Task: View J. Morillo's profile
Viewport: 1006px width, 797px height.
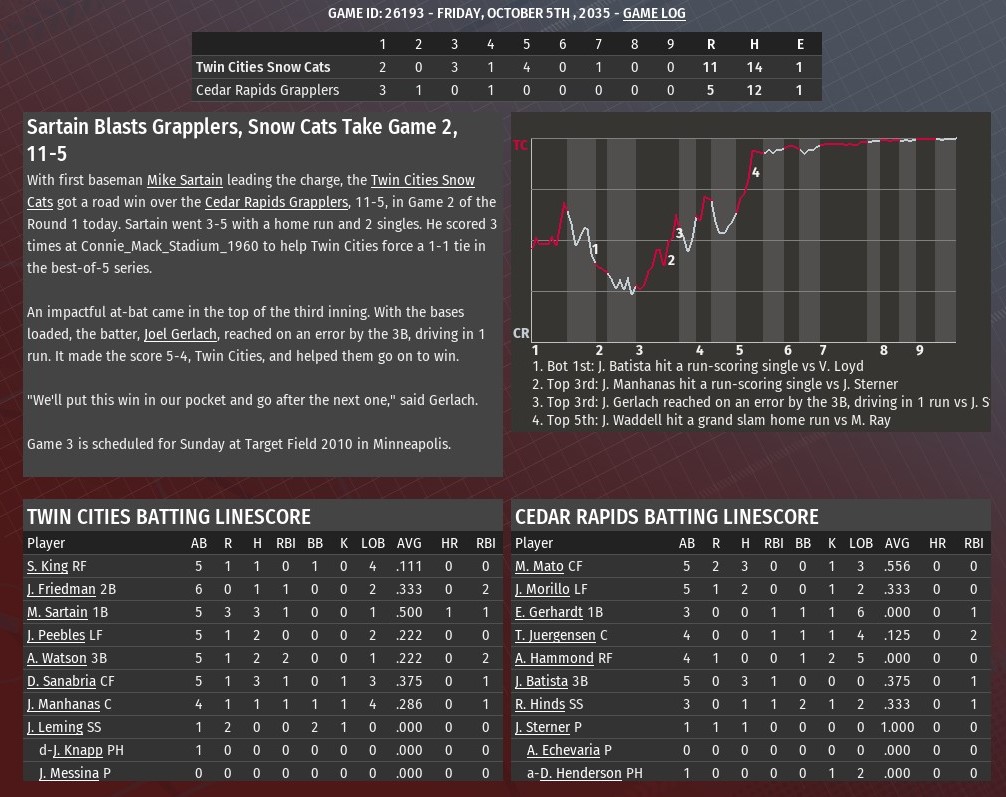Action: coord(542,589)
